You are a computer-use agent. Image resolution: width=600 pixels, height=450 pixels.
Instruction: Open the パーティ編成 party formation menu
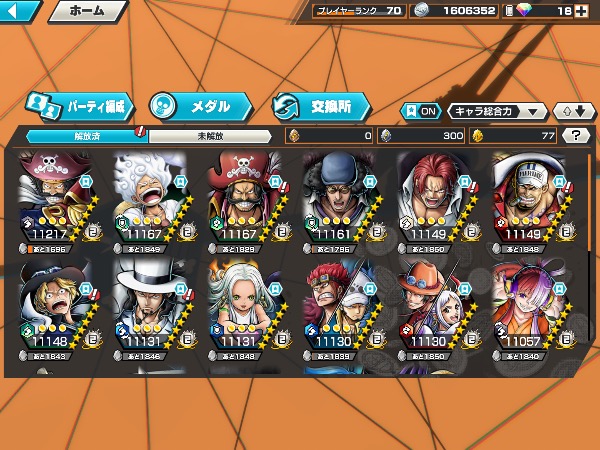[x=78, y=105]
